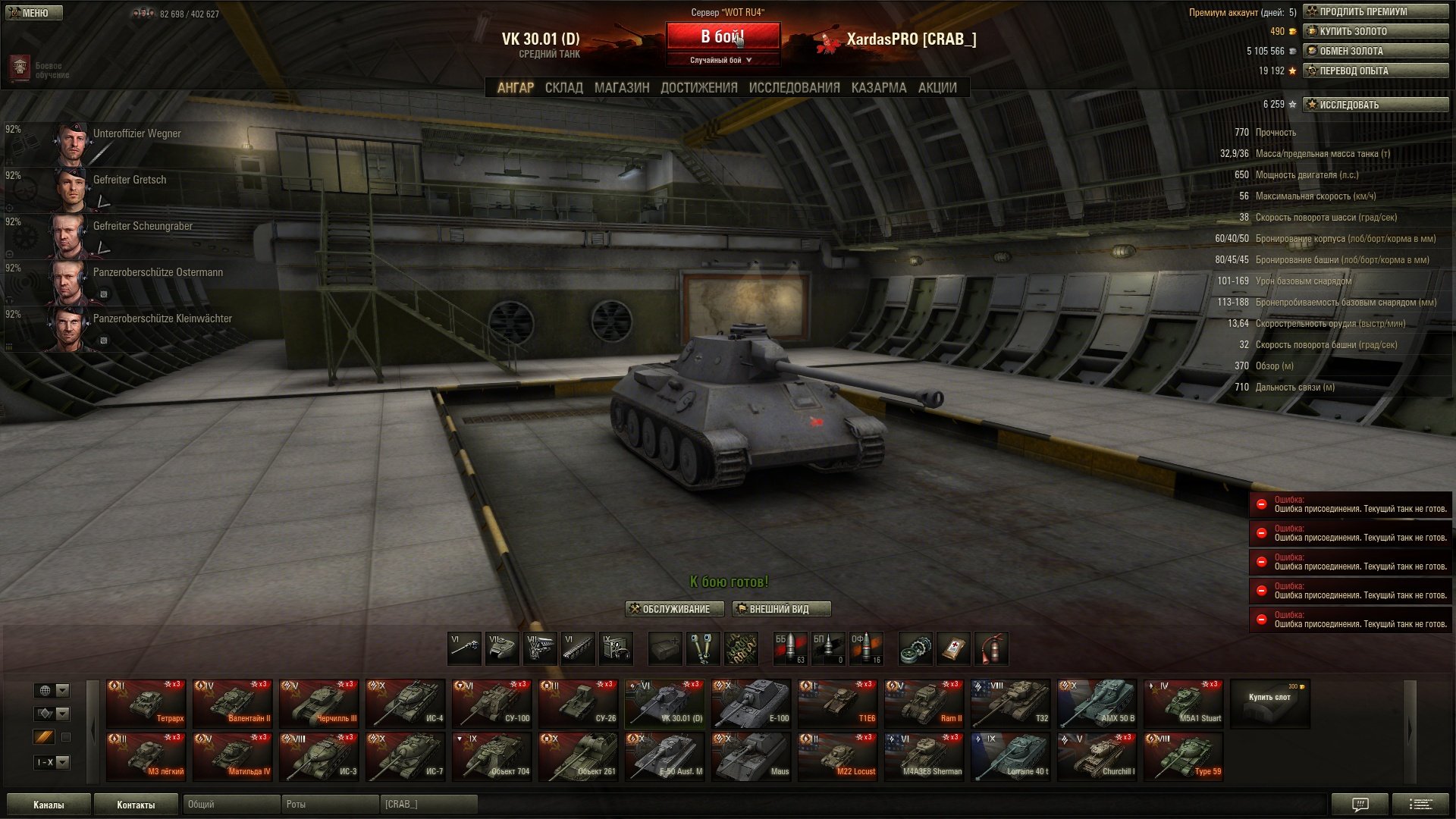This screenshot has width=1456, height=819.
Task: Open the МЕНЮ button
Action: coord(34,13)
